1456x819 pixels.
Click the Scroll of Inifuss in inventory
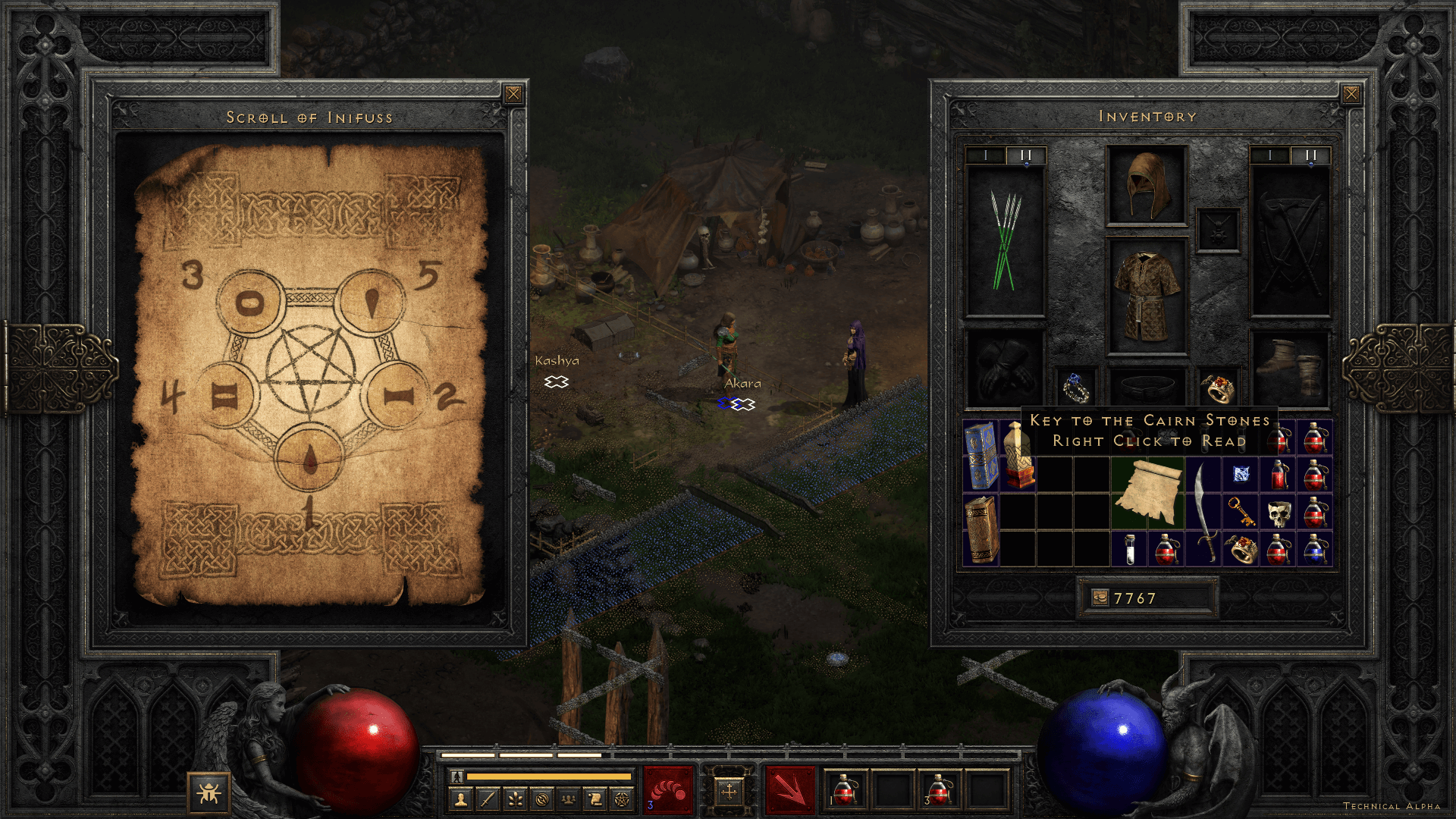point(1148,493)
